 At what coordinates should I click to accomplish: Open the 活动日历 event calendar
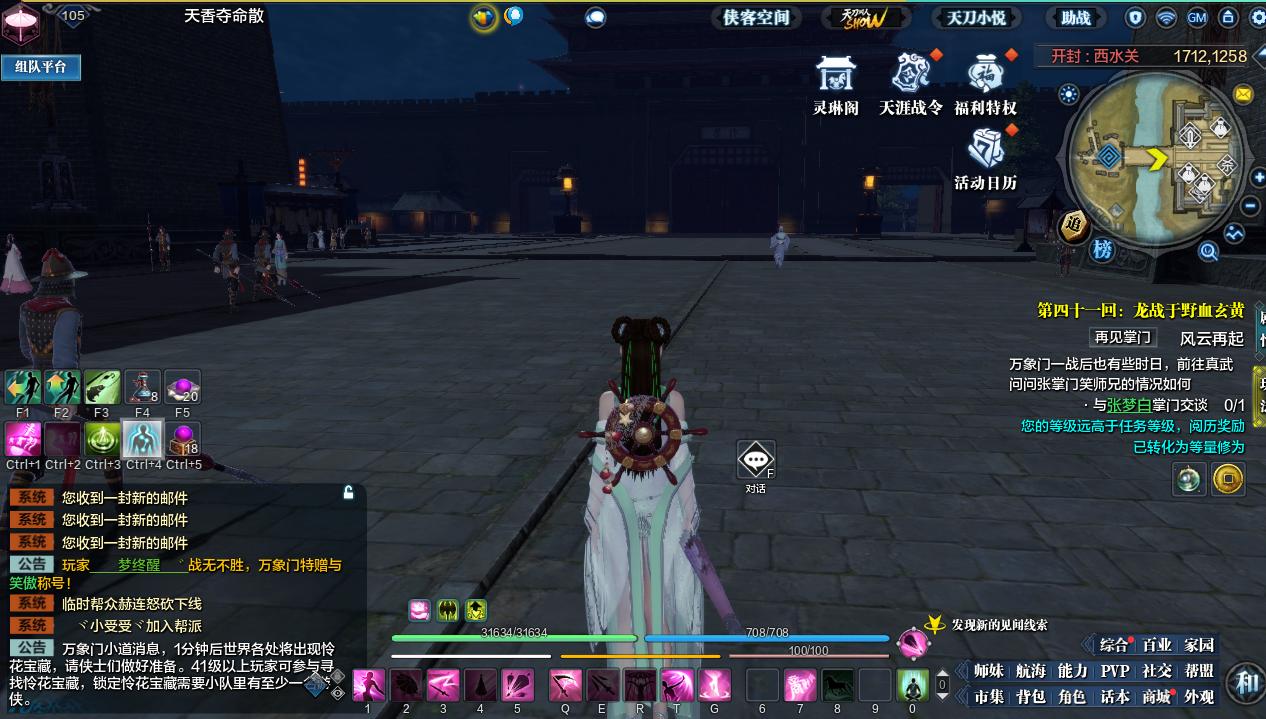[x=985, y=160]
